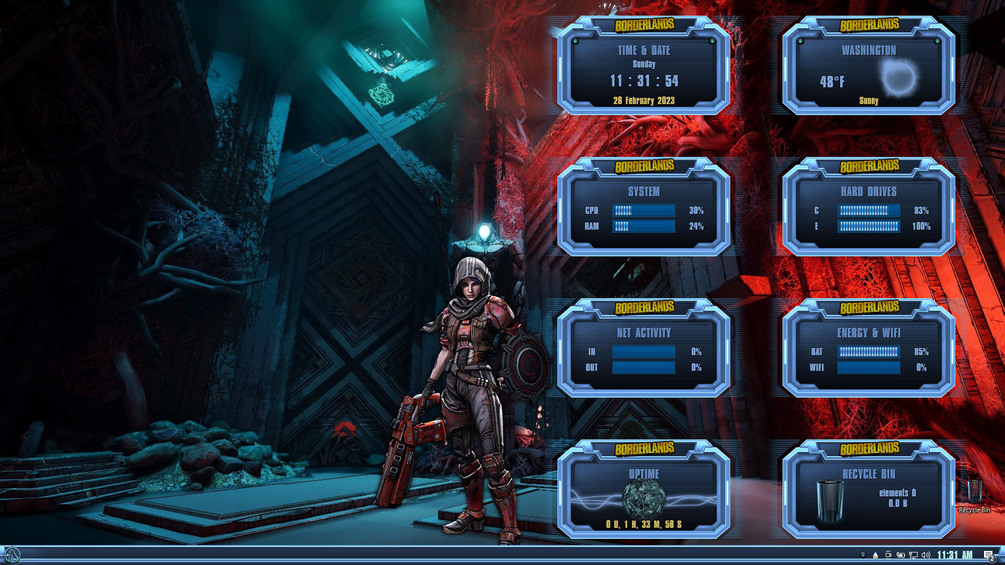
Task: Click the network monitor tray icon
Action: pyautogui.click(x=912, y=555)
